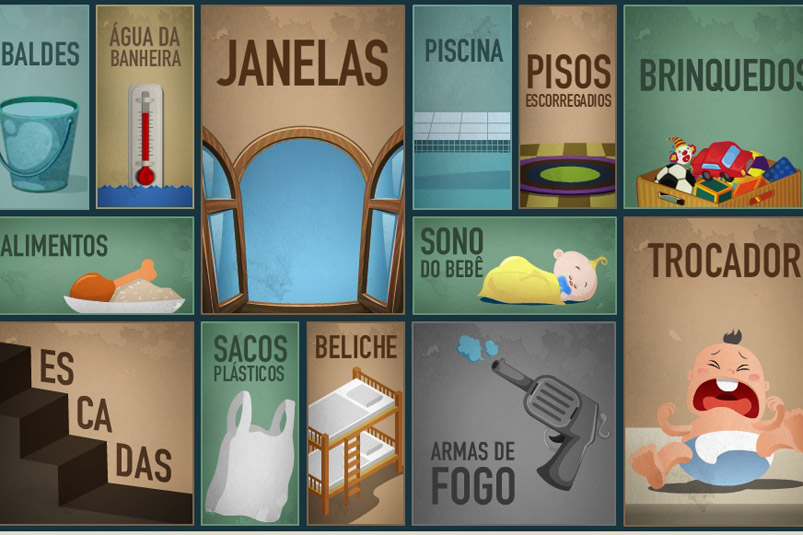Choose the Beliche bunk bed tile
The height and width of the screenshot is (535, 803).
click(x=355, y=422)
